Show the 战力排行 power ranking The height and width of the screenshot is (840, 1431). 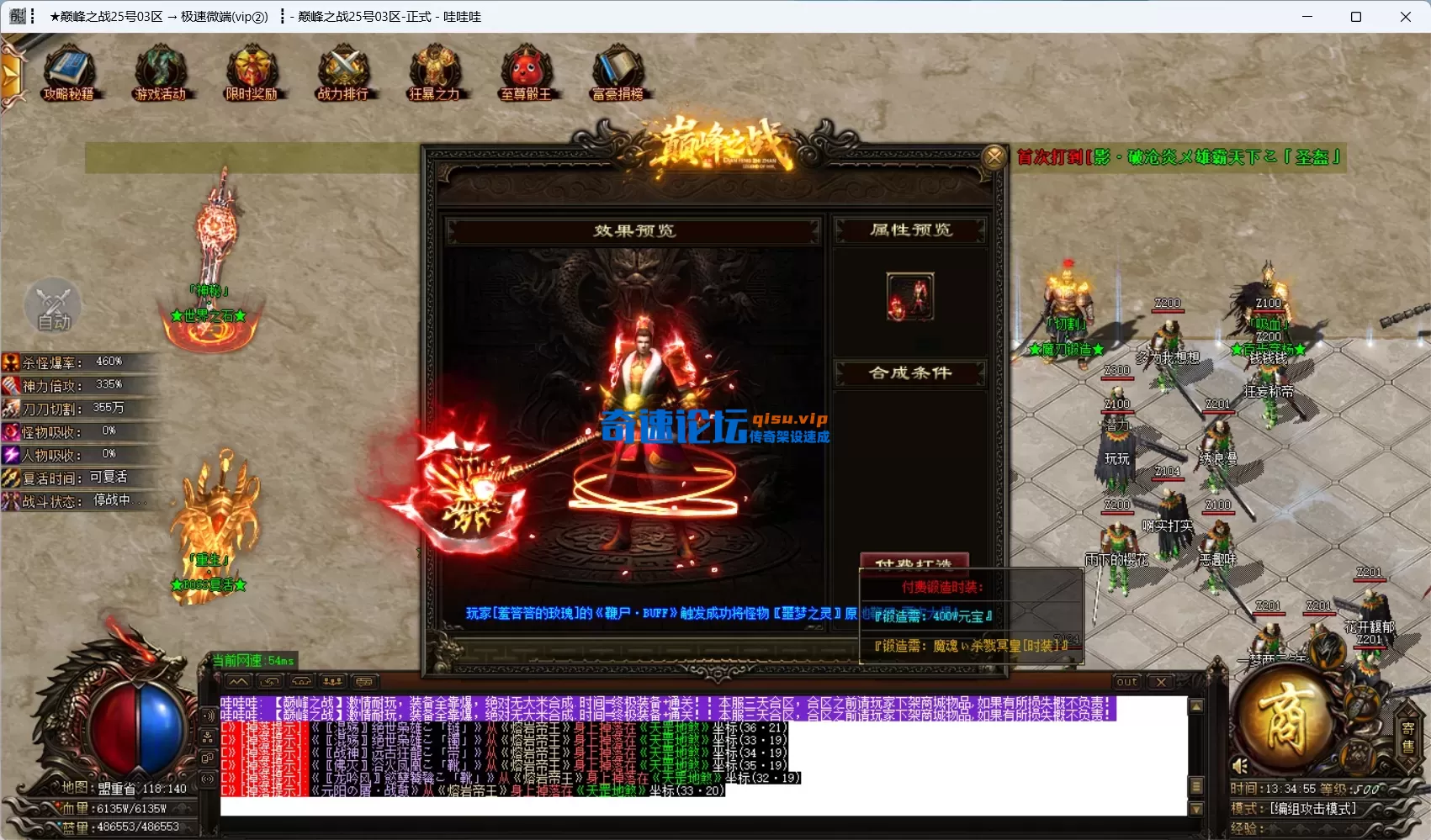tap(343, 74)
